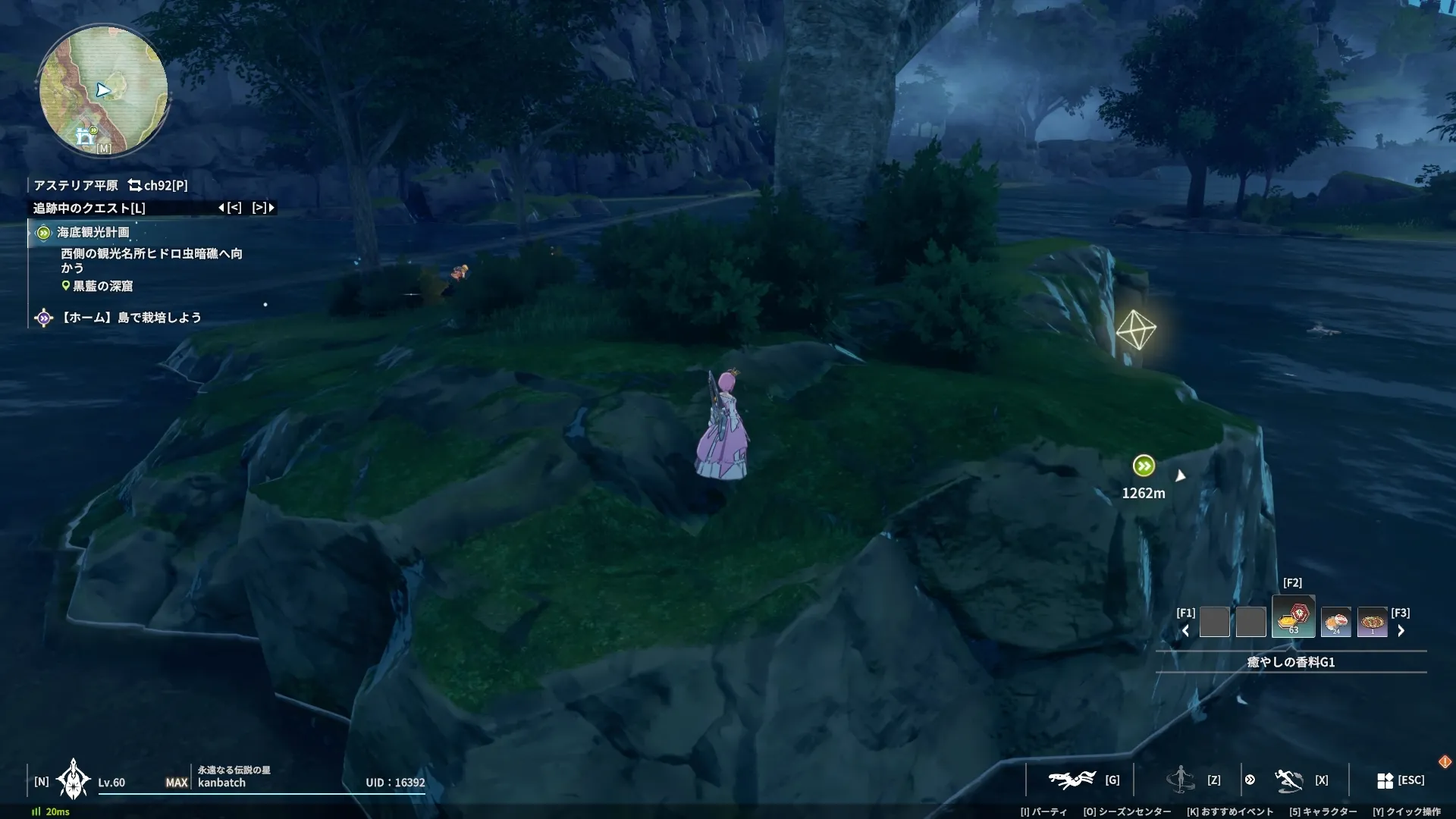Open the class emblem beside Lv.60
The width and height of the screenshot is (1456, 819).
tap(74, 780)
